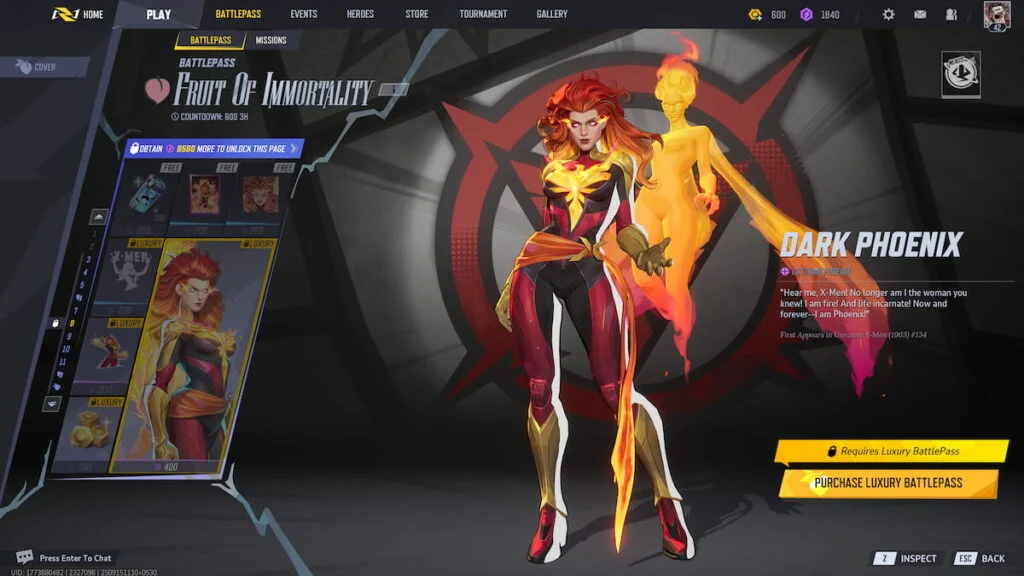Image resolution: width=1024 pixels, height=576 pixels.
Task: Select the Cover page tab
Action: coord(44,67)
